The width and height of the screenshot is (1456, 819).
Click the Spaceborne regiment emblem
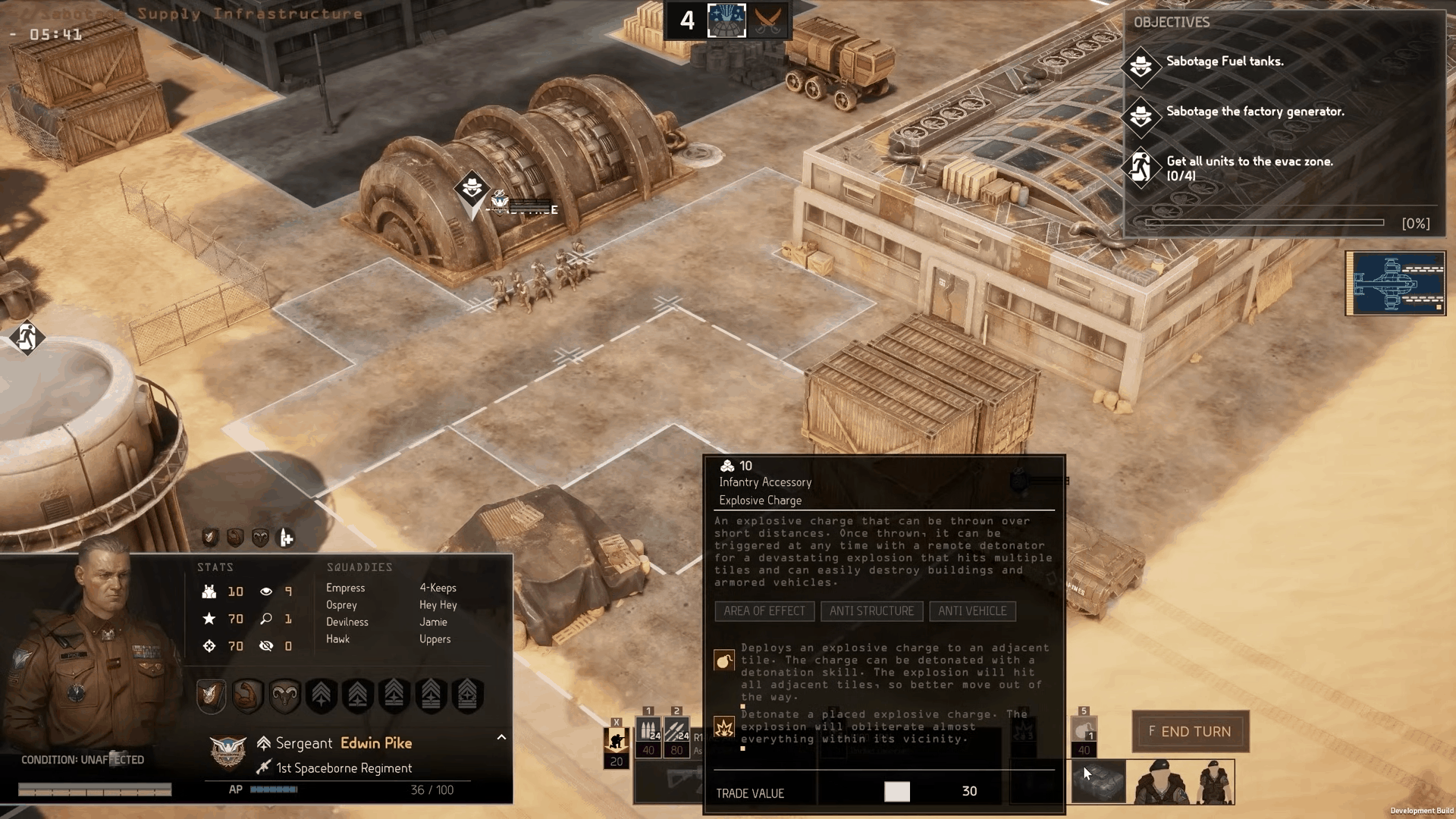227,752
